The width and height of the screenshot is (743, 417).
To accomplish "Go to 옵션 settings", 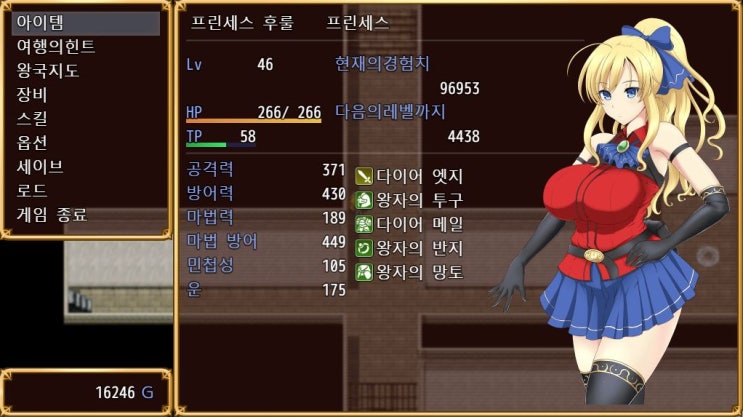I will pos(86,143).
